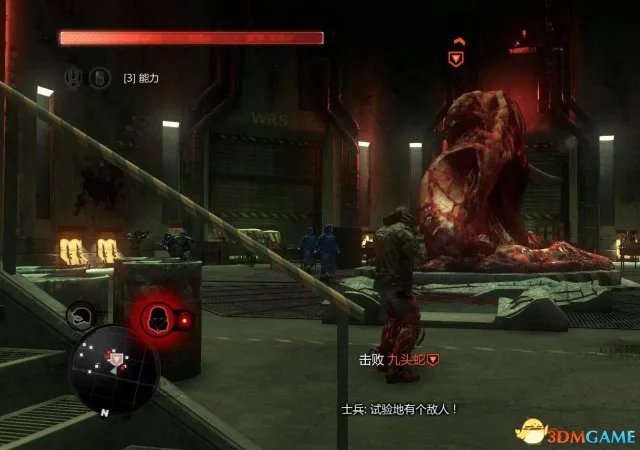Click the red objective waypoint marker above the boss
Image resolution: width=640 pixels, height=450 pixels.
pos(456,58)
